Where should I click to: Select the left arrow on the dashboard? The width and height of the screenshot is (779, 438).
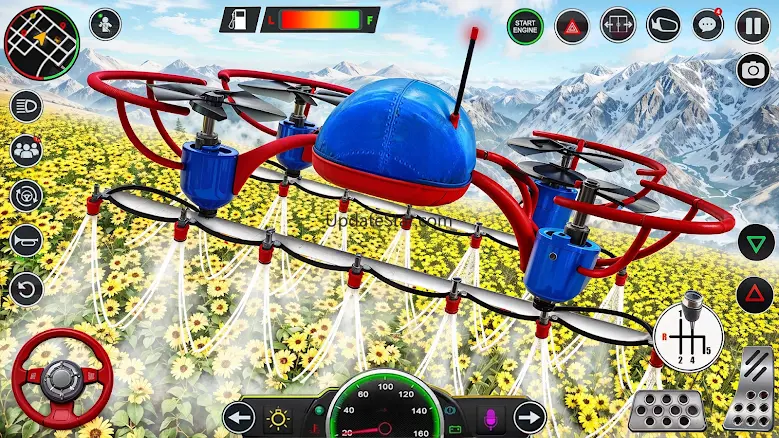239,416
